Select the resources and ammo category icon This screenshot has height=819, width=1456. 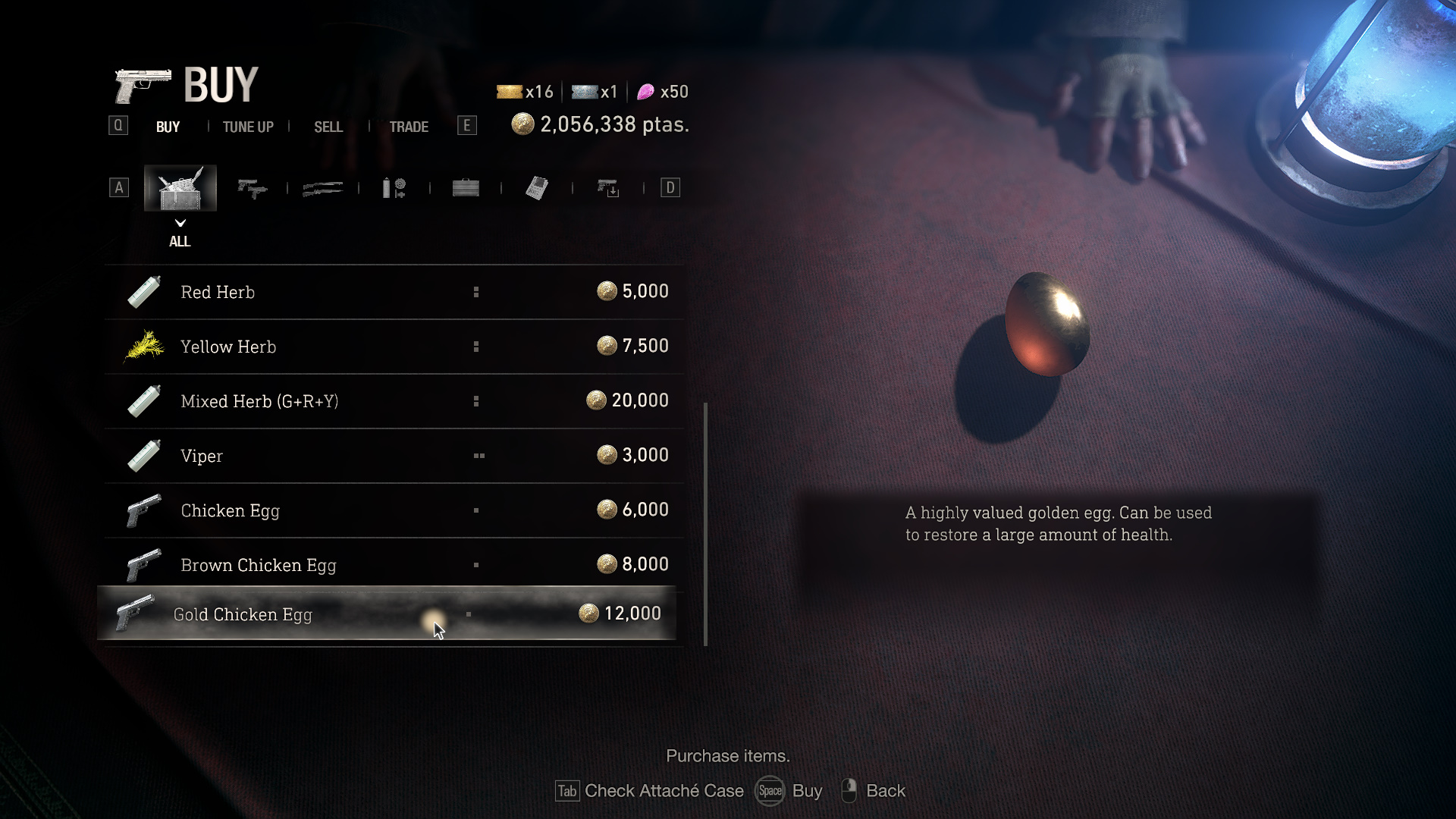point(394,187)
